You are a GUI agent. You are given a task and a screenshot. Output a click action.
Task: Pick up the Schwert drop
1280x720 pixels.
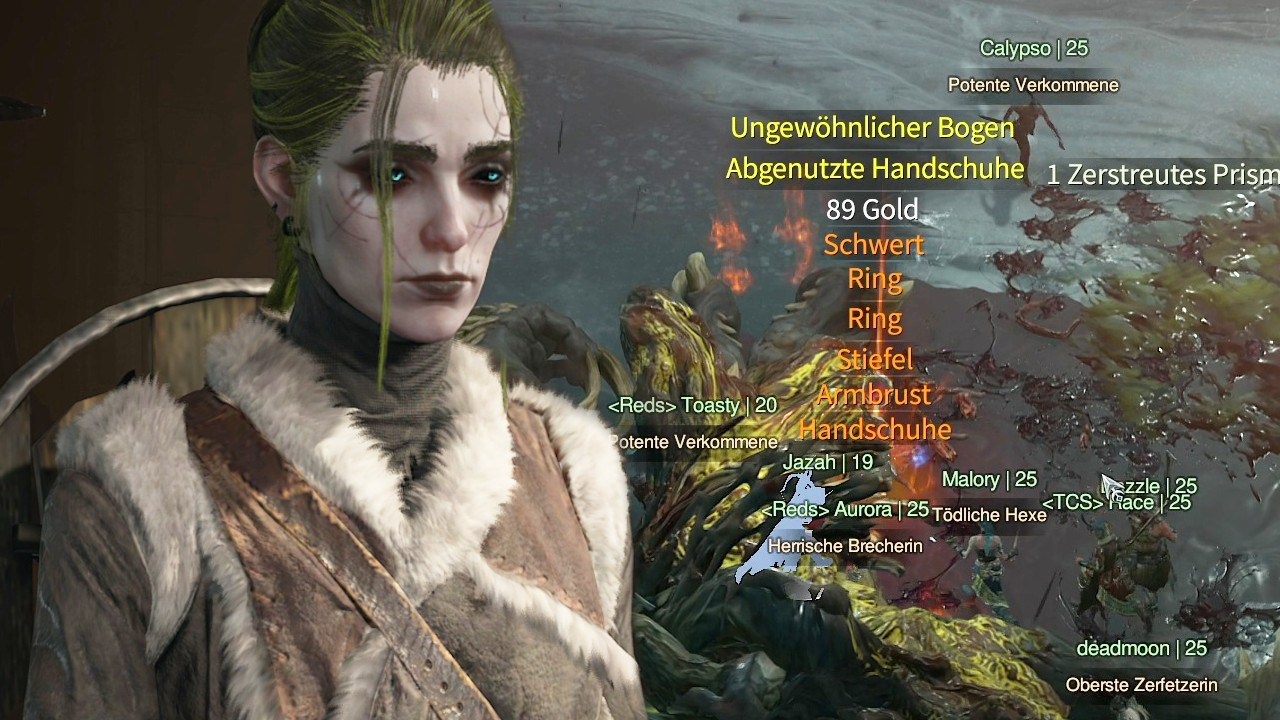pos(874,243)
